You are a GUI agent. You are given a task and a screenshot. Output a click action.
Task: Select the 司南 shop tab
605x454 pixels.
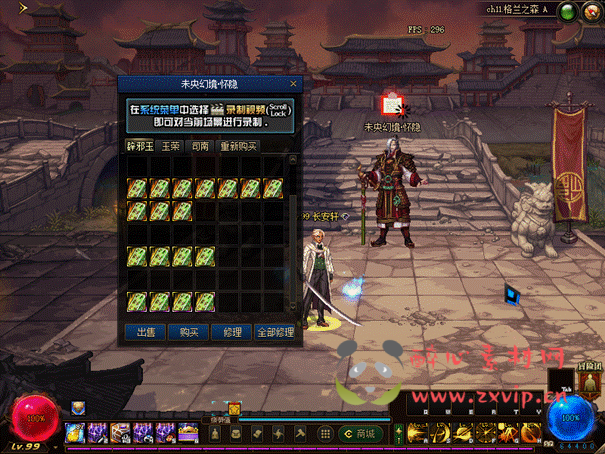[x=200, y=146]
